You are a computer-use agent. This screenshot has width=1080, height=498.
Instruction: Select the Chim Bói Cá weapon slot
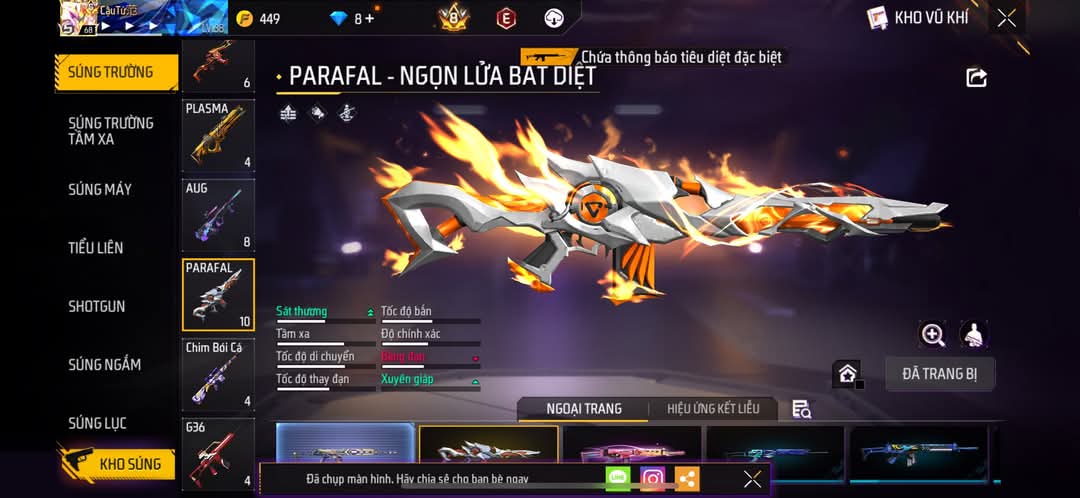(218, 374)
